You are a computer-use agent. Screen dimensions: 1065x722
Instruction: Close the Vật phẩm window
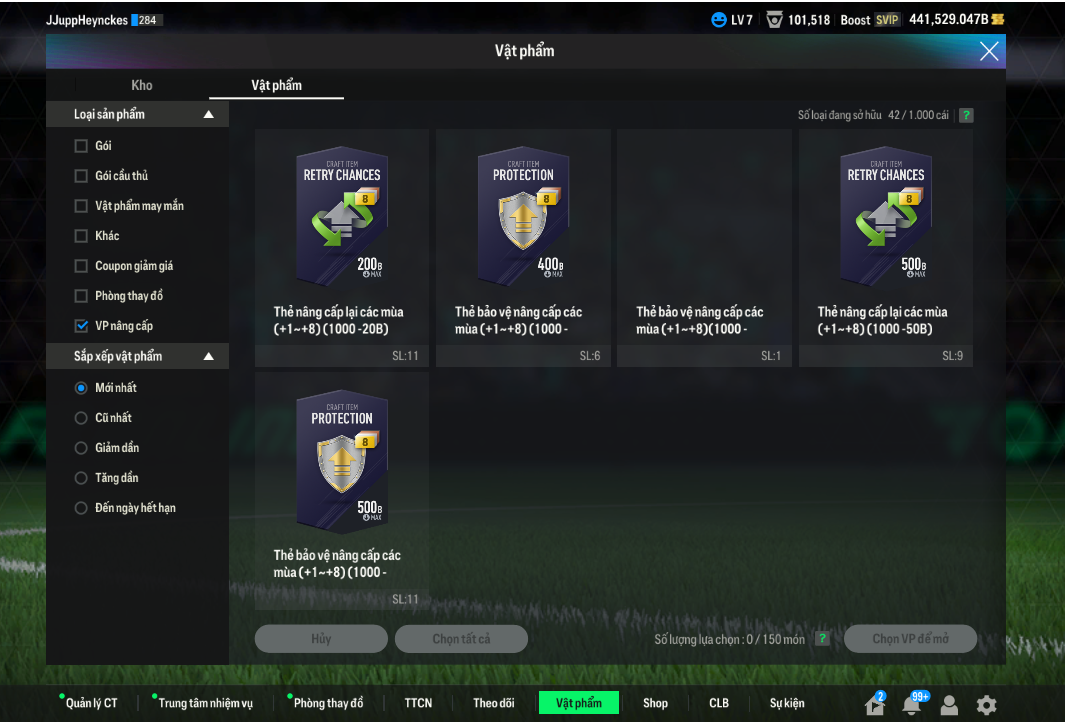[x=988, y=51]
